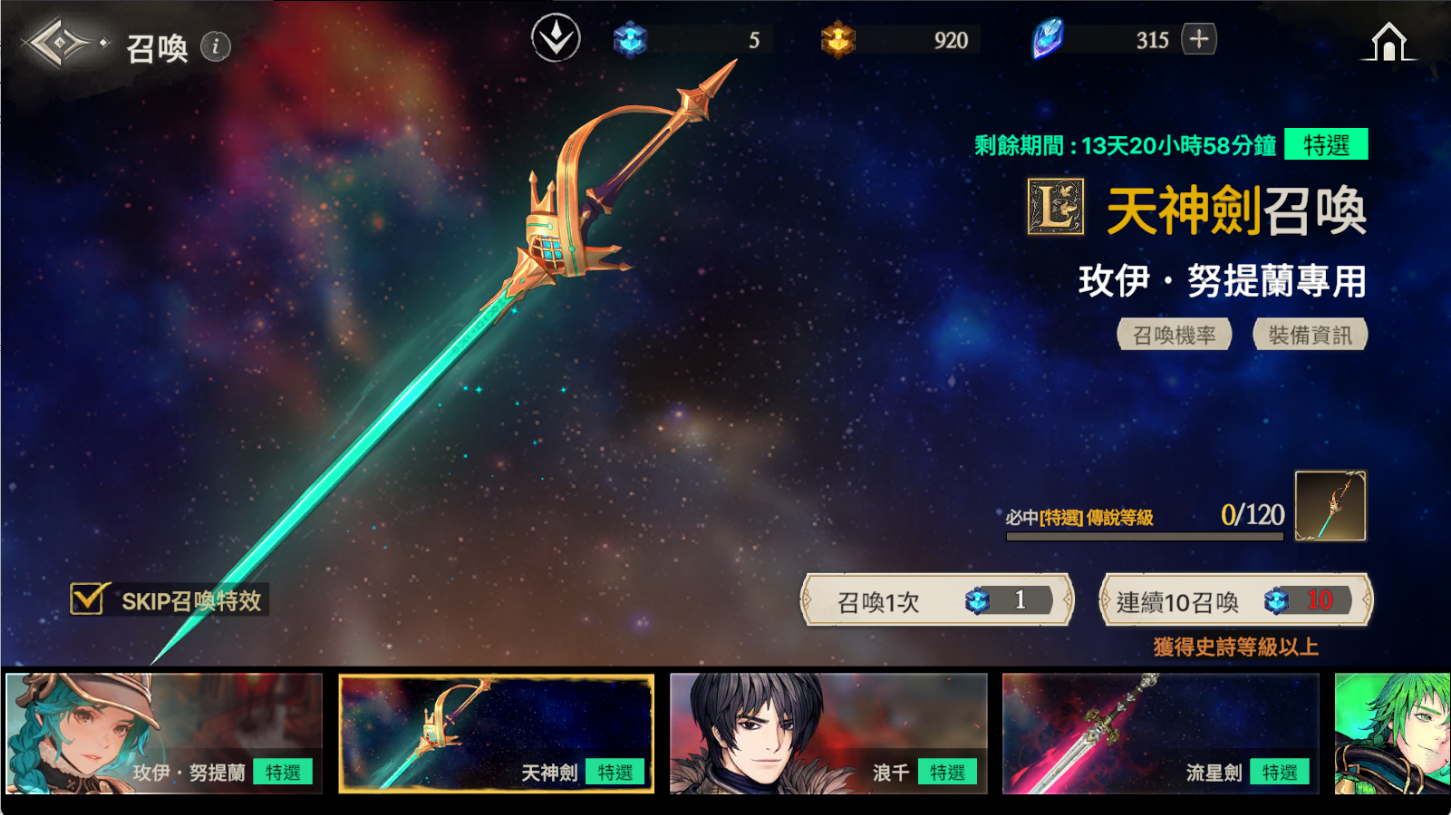Open the summon info (i) icon
Screen dimensions: 1451x815
[215, 46]
